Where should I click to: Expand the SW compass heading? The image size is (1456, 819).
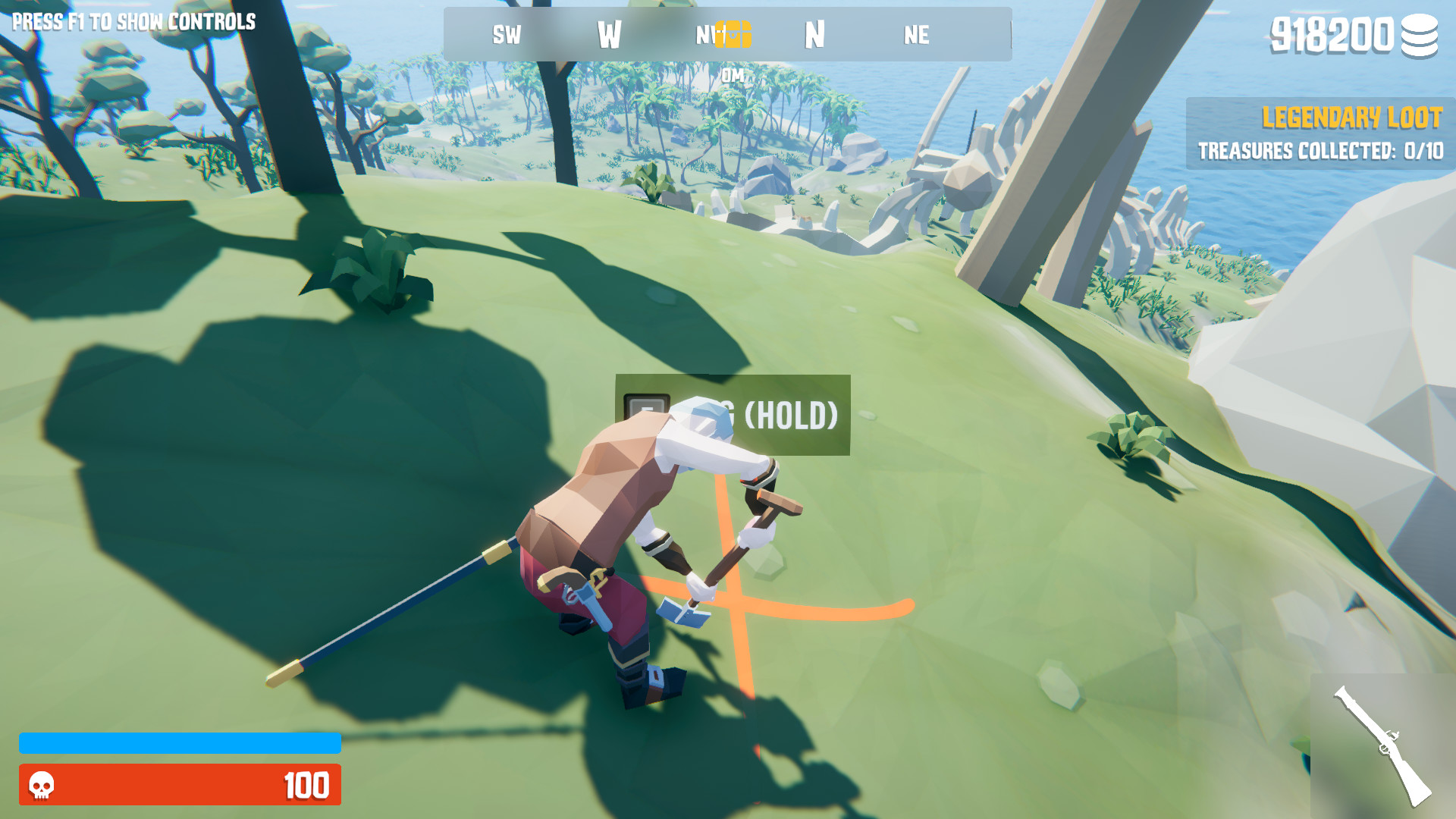[x=507, y=34]
